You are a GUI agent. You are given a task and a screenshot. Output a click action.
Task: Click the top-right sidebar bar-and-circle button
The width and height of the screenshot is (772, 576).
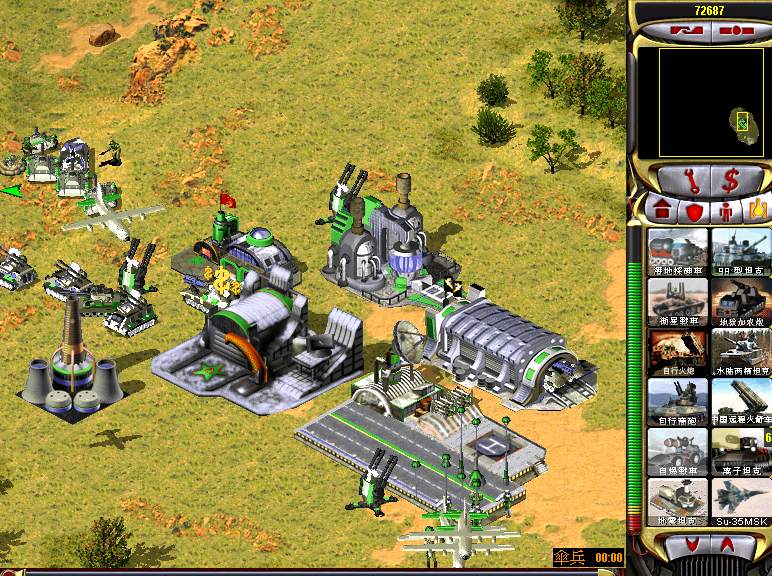(x=739, y=31)
